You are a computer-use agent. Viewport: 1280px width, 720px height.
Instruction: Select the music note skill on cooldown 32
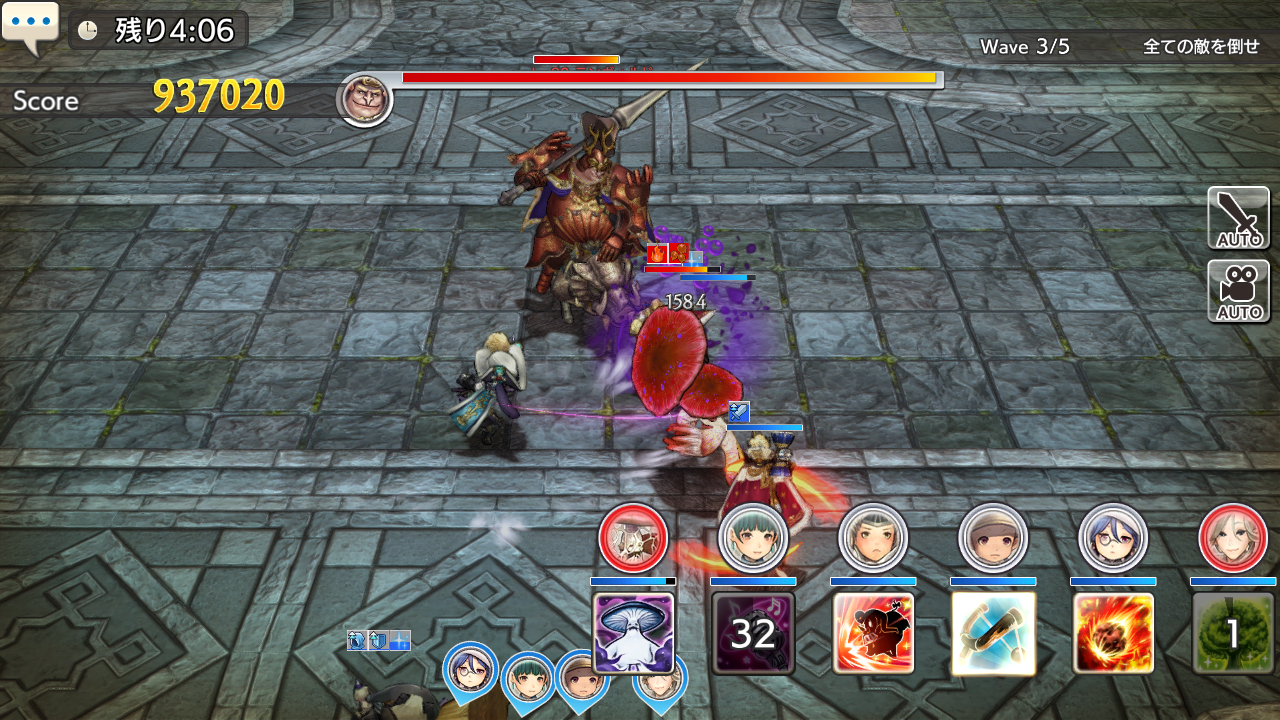(753, 633)
